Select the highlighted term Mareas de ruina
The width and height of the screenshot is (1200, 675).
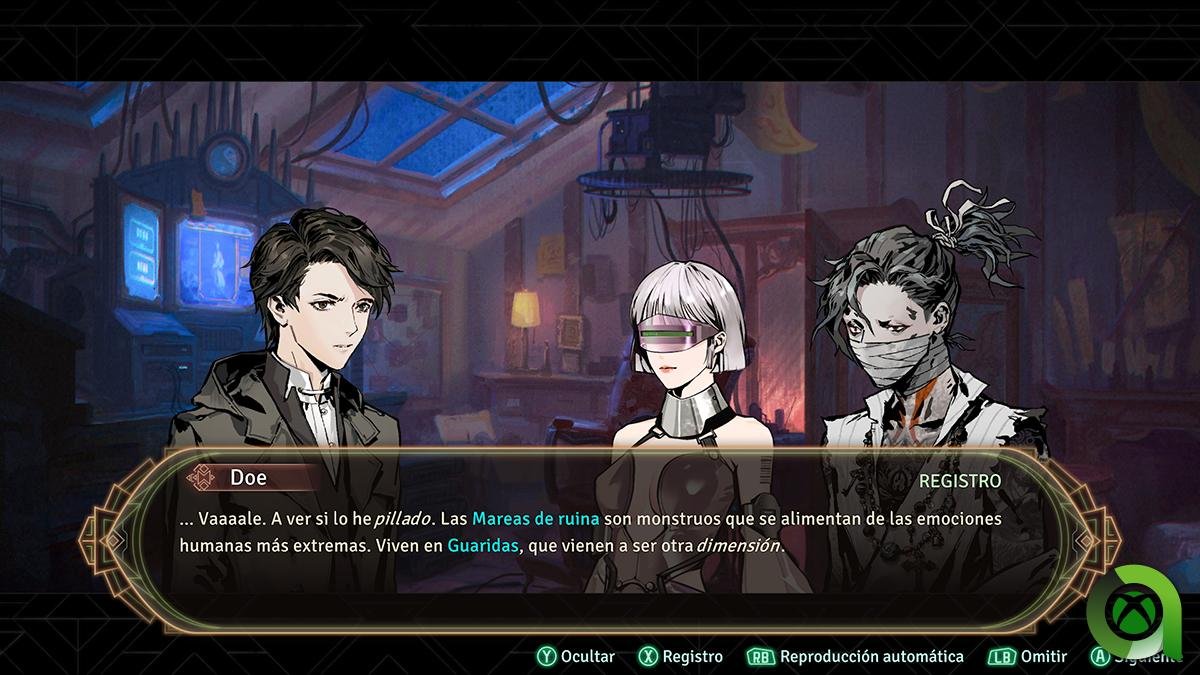pyautogui.click(x=535, y=518)
